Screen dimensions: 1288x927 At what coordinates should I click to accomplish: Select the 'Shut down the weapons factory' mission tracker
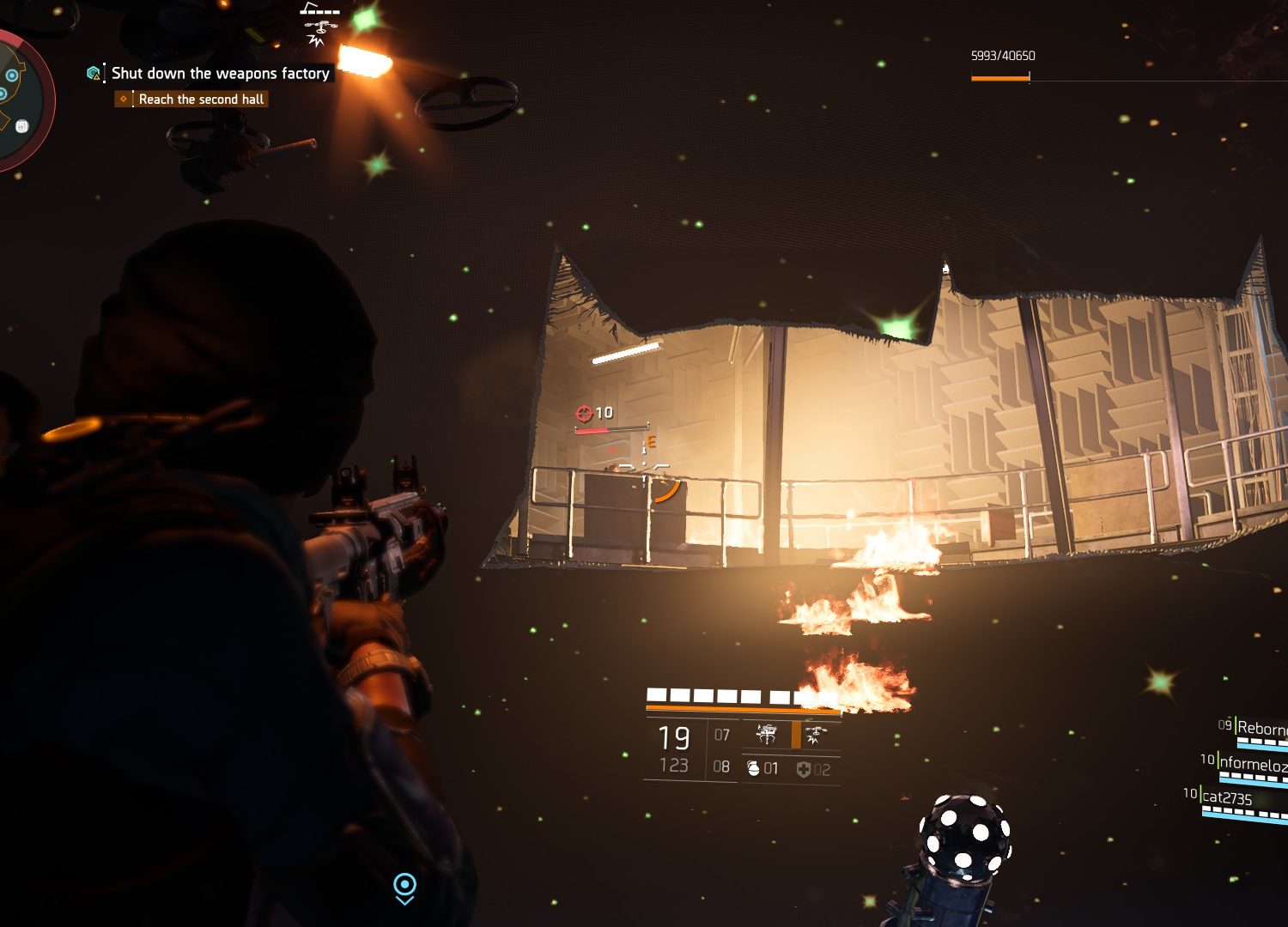click(x=220, y=74)
